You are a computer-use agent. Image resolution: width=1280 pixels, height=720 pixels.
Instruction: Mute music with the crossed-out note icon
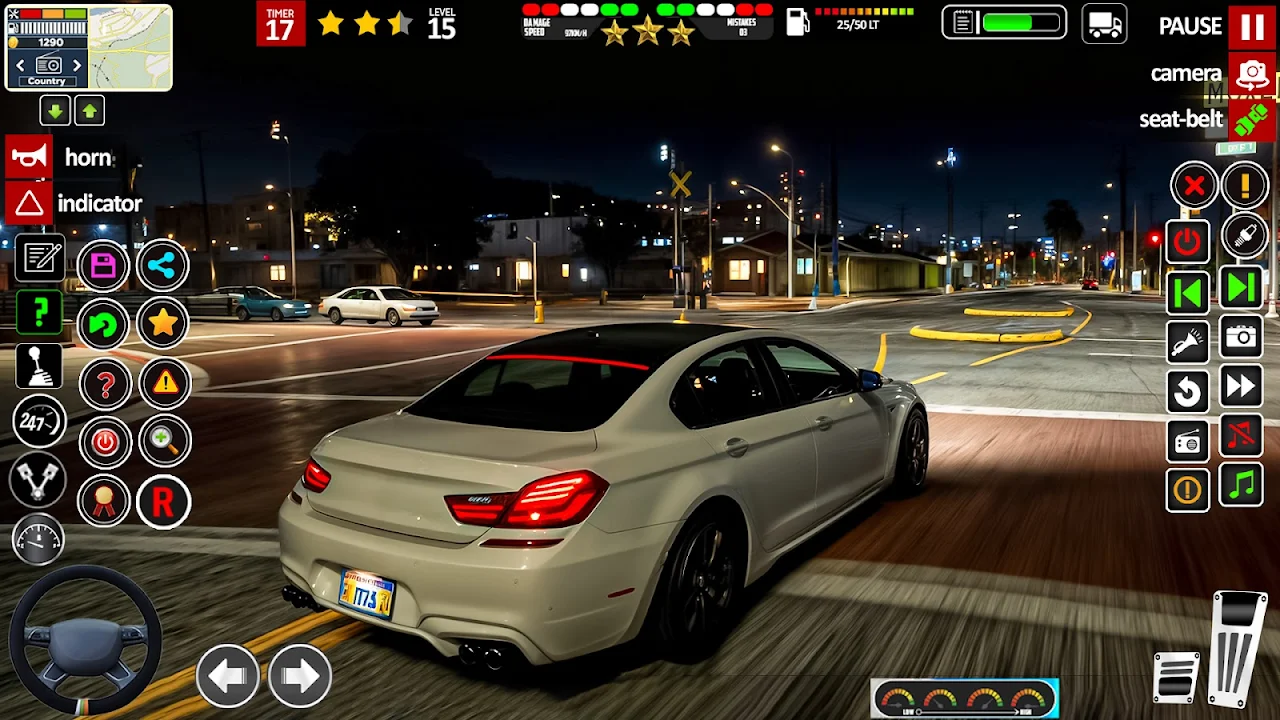click(x=1241, y=437)
